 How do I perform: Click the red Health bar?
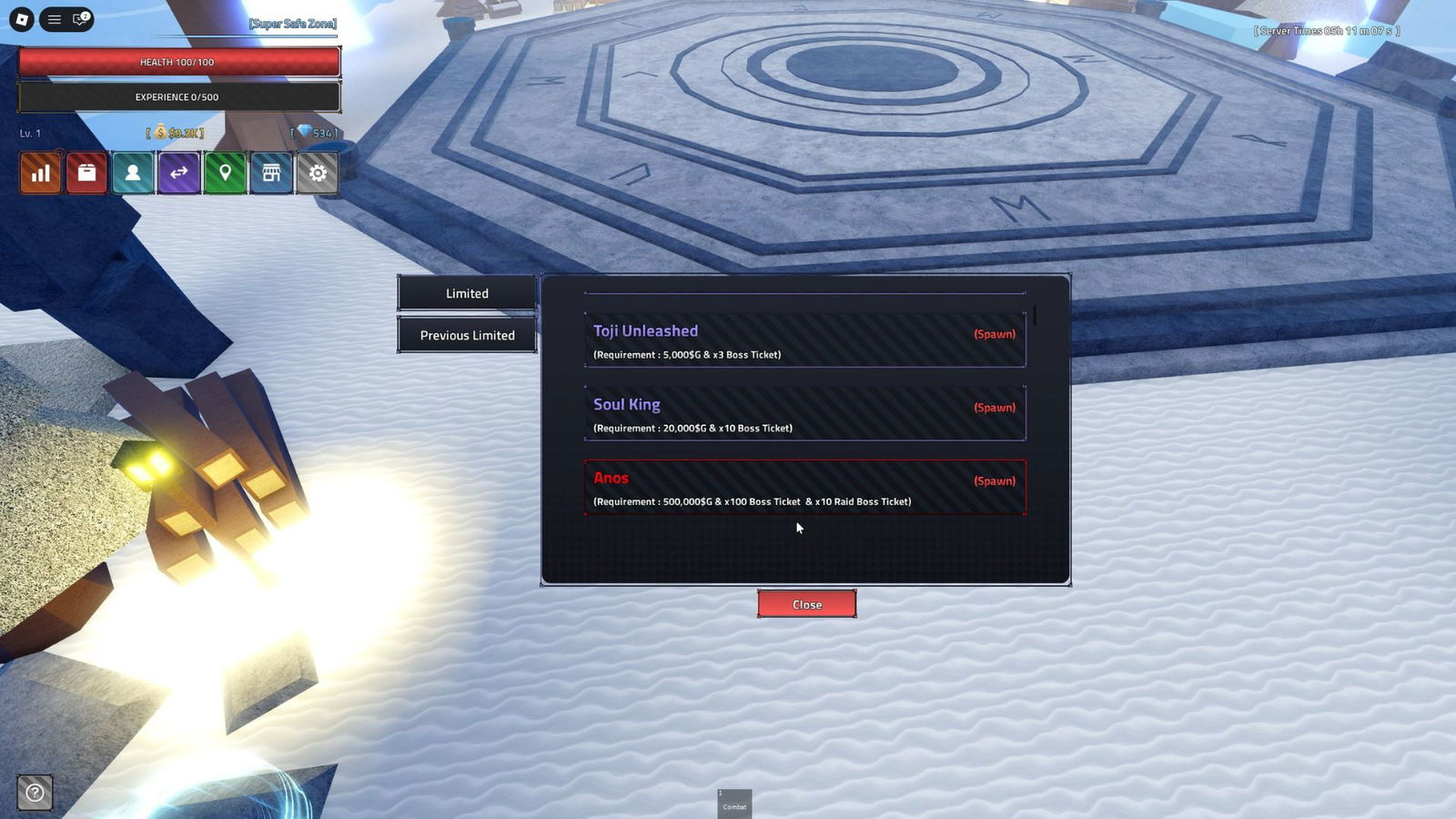point(178,62)
